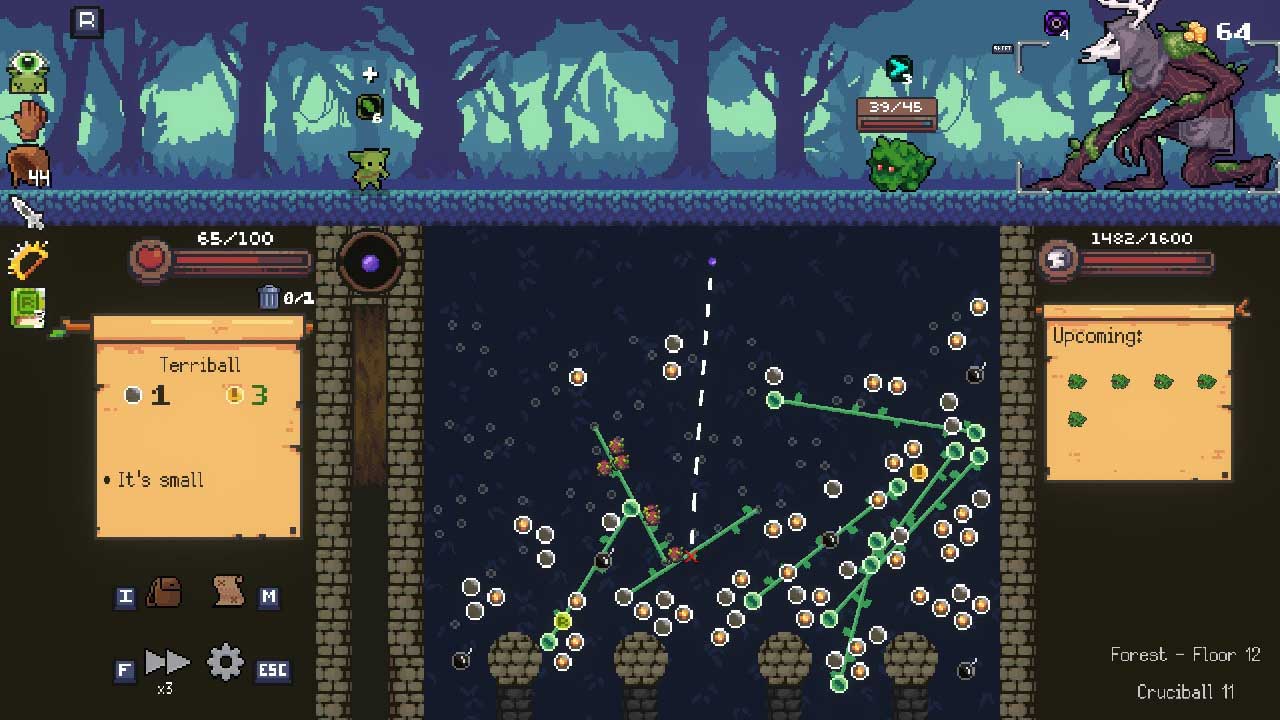View the Terriball orb description card
The image size is (1280, 720).
coord(198,430)
